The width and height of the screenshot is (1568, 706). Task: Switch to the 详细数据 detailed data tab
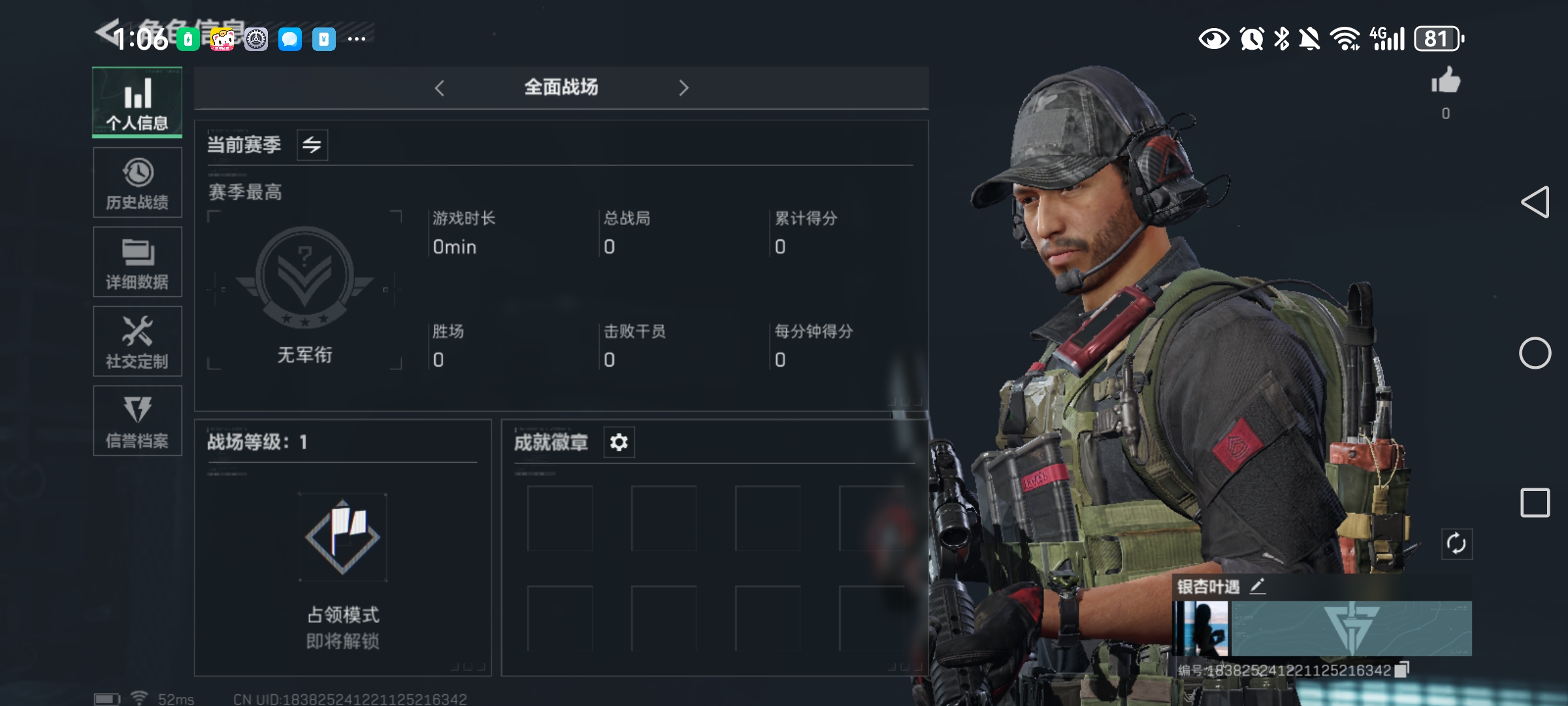(x=137, y=262)
